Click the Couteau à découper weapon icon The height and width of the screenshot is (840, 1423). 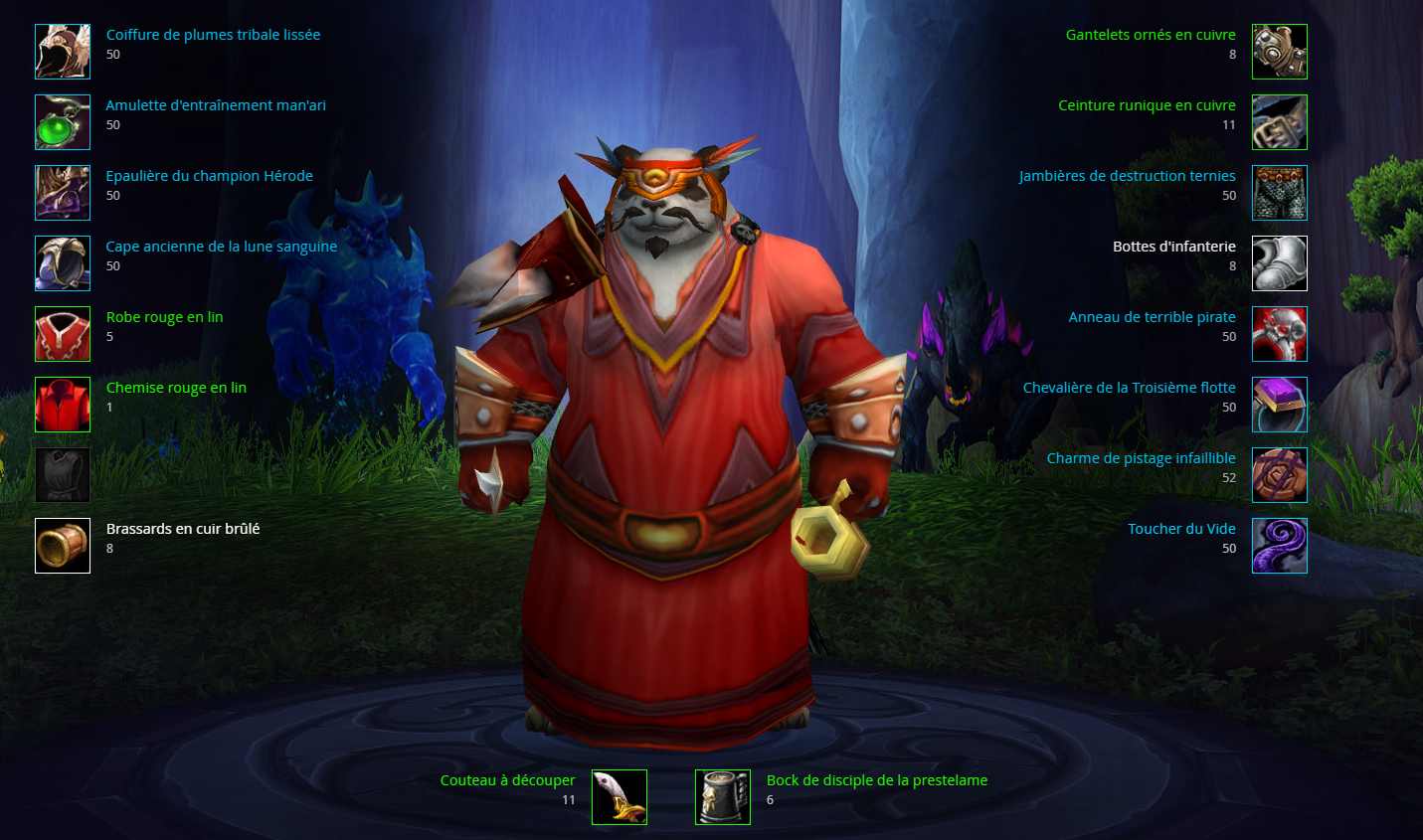(619, 796)
